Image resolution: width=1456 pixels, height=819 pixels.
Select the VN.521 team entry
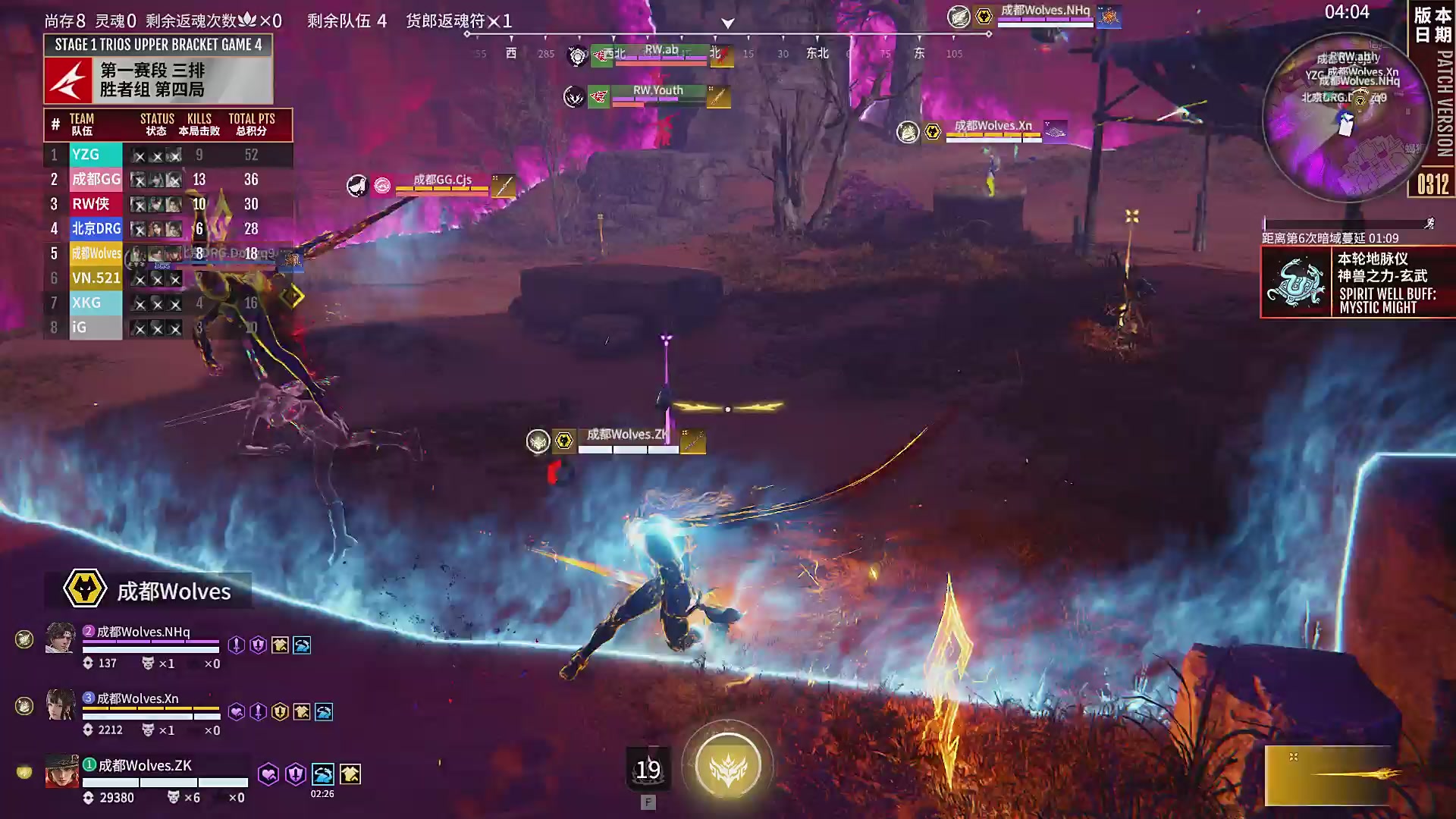pos(96,278)
